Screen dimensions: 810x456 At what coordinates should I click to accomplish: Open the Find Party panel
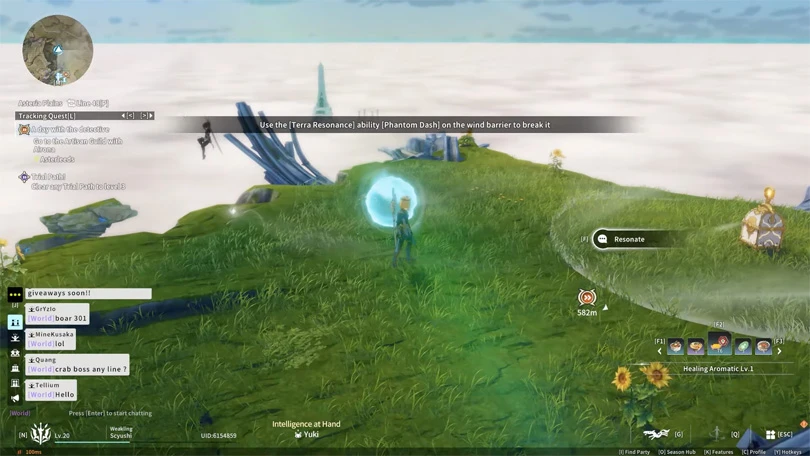[x=636, y=452]
